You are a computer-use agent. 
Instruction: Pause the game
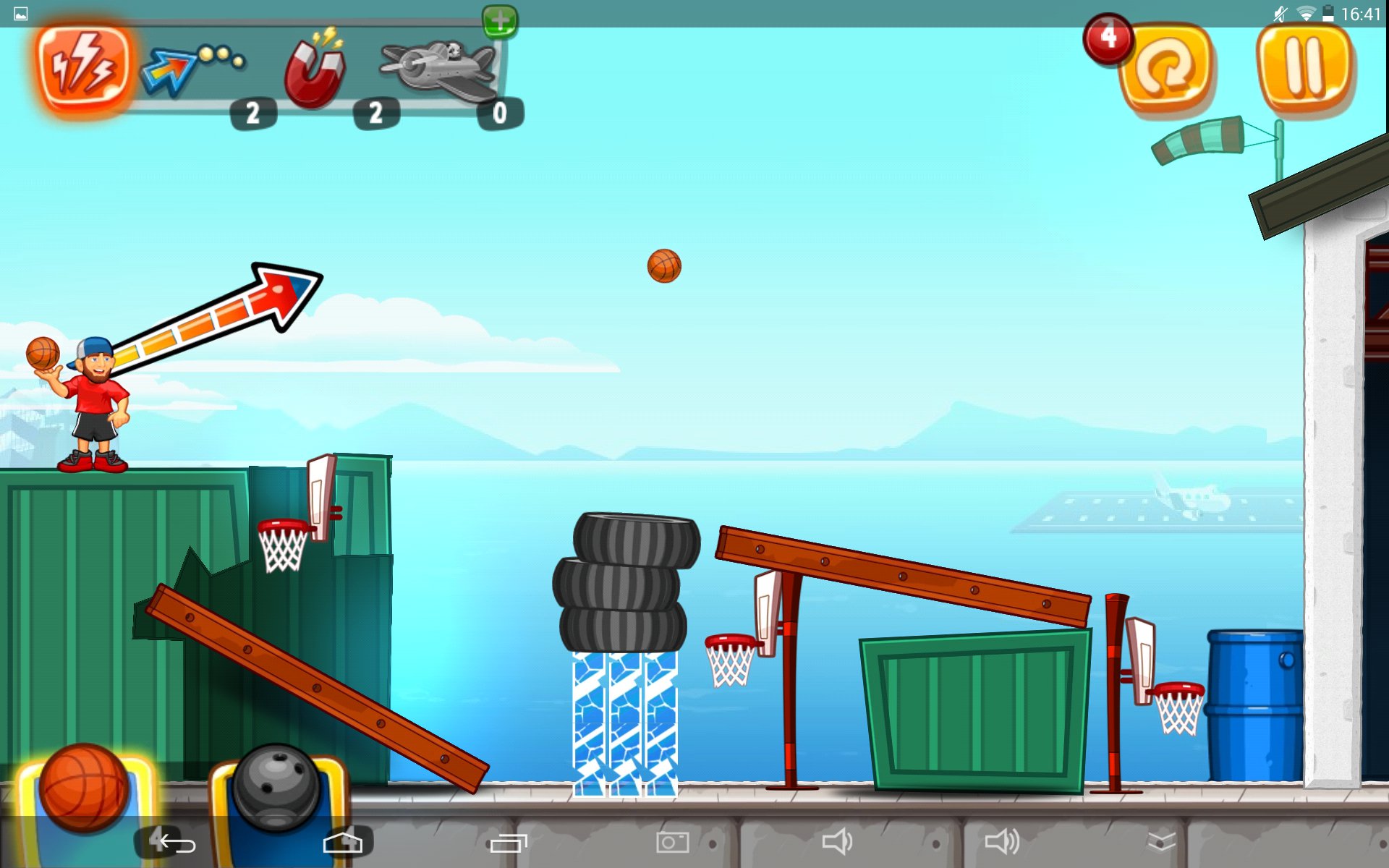pyautogui.click(x=1305, y=67)
